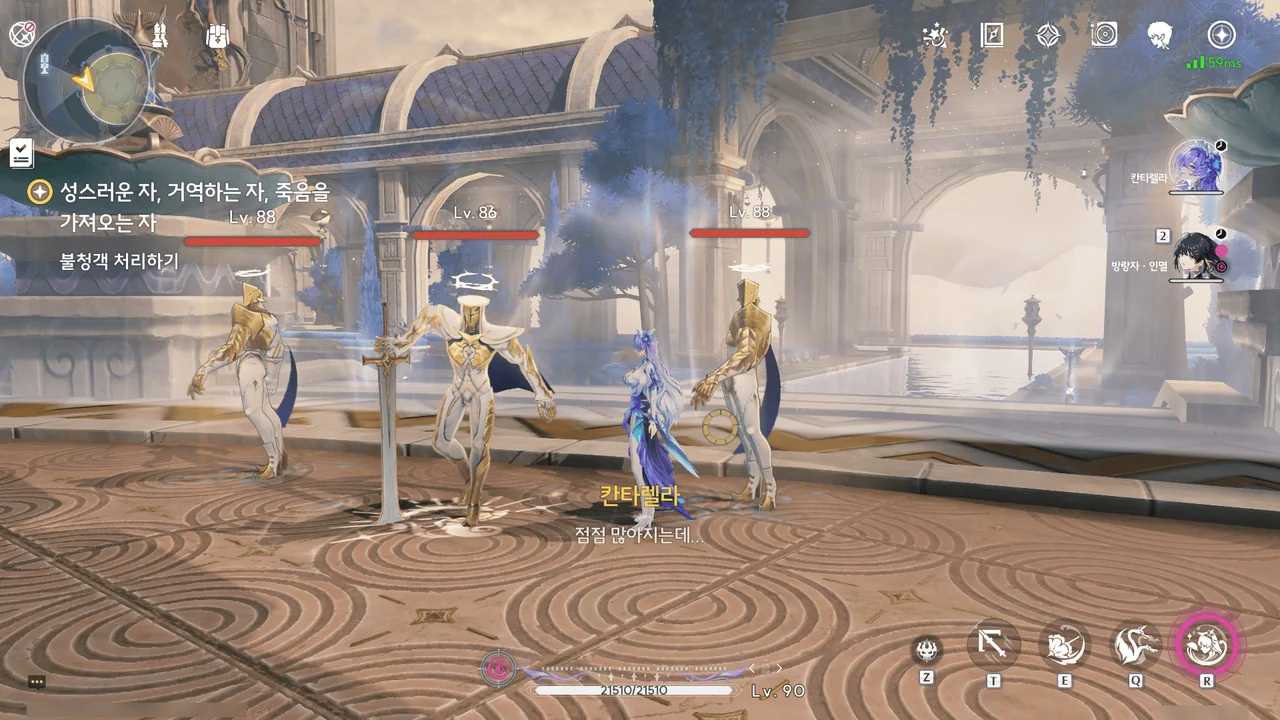Open the backpack icon

(x=218, y=36)
